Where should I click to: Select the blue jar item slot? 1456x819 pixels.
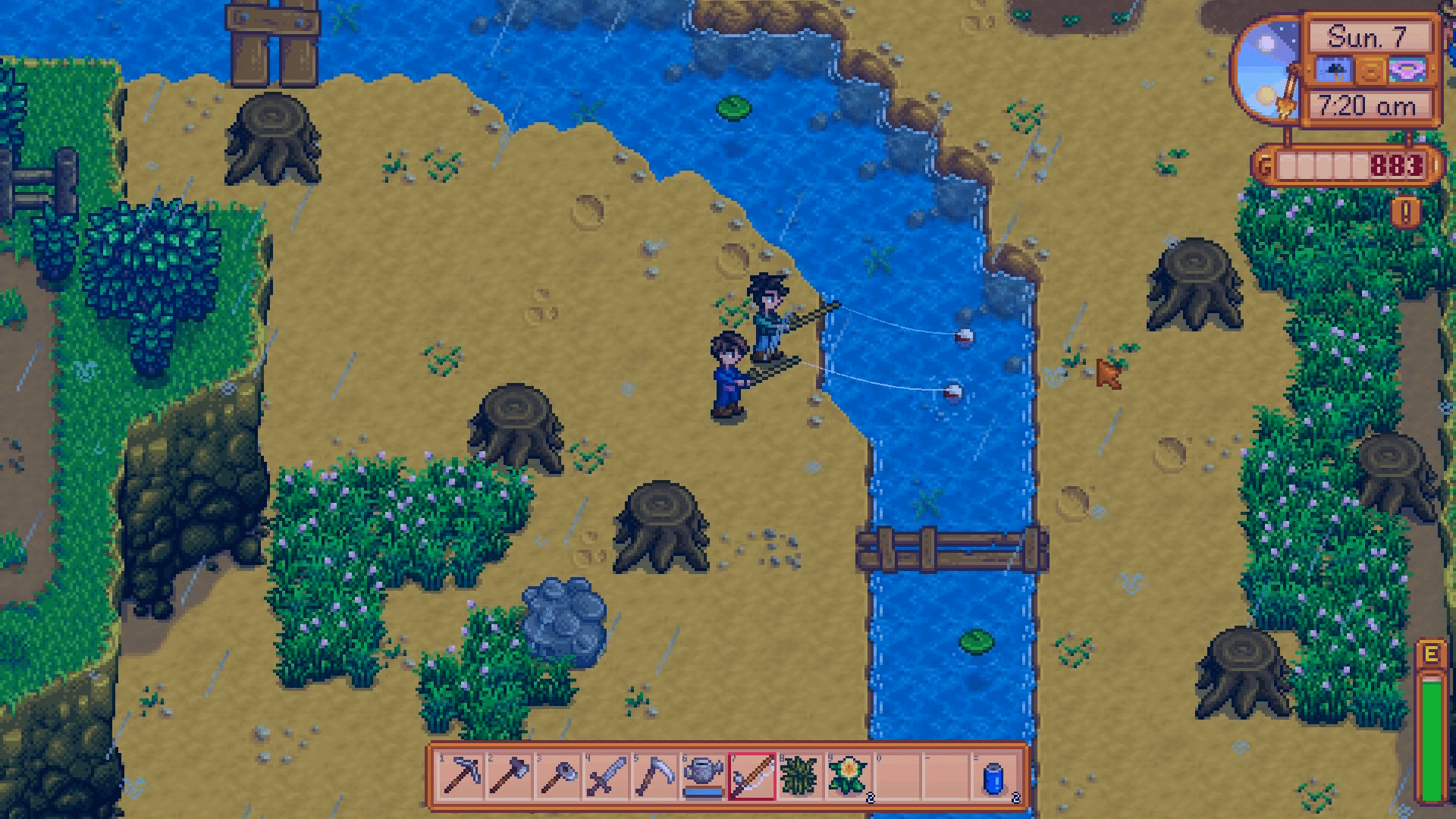(994, 776)
